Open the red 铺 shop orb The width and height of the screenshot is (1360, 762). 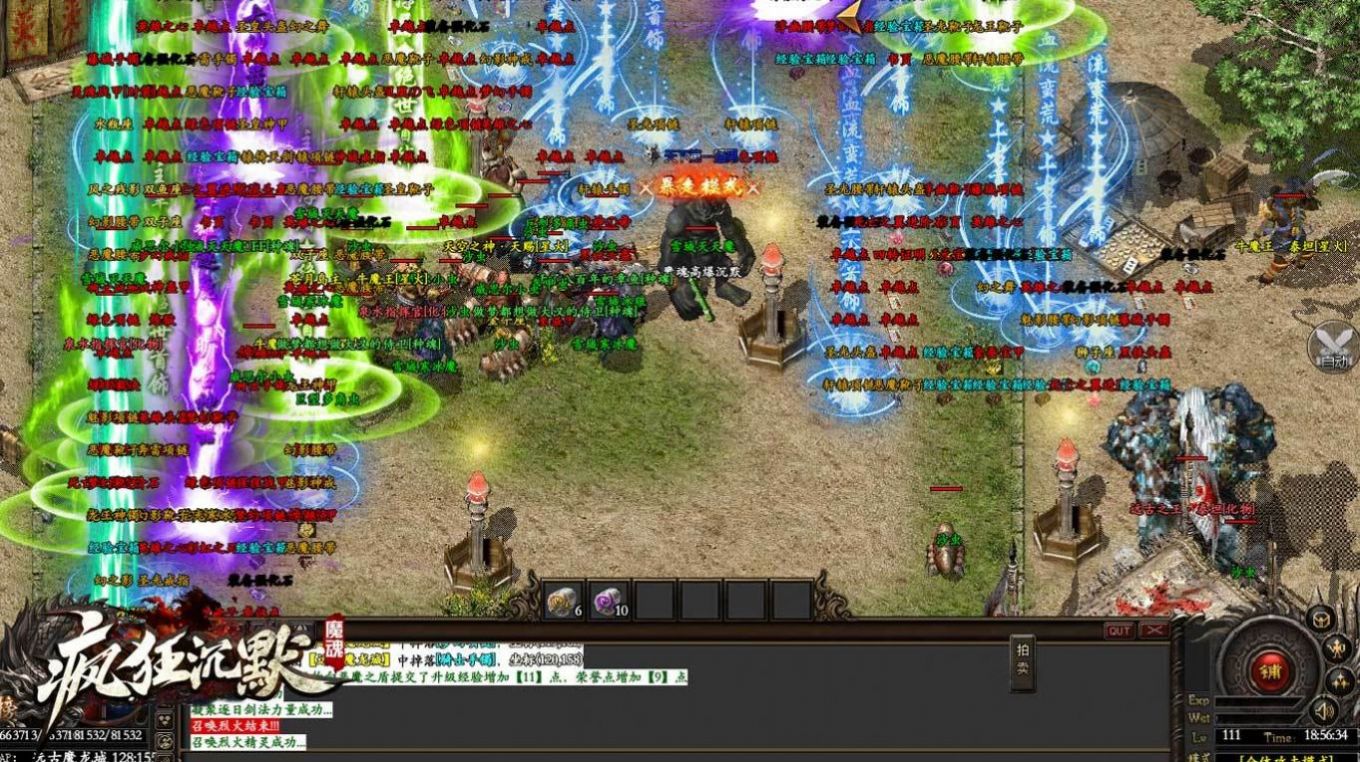pyautogui.click(x=1269, y=668)
